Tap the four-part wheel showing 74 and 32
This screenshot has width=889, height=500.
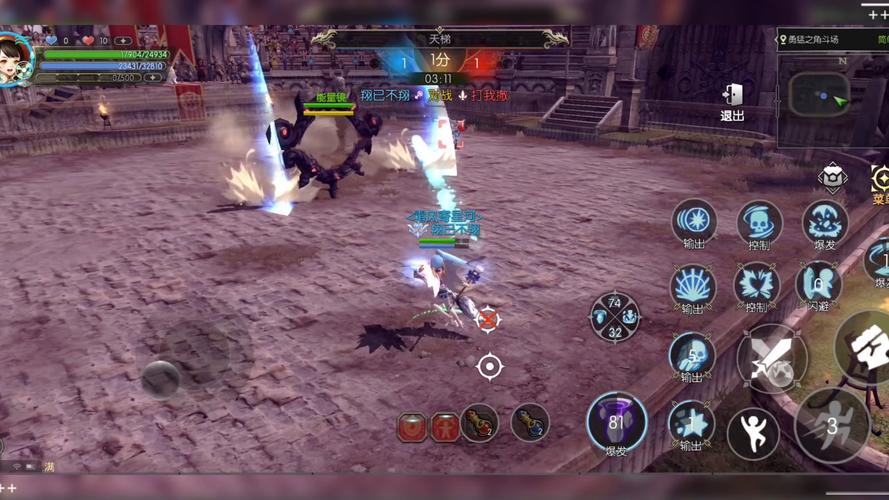pos(614,317)
